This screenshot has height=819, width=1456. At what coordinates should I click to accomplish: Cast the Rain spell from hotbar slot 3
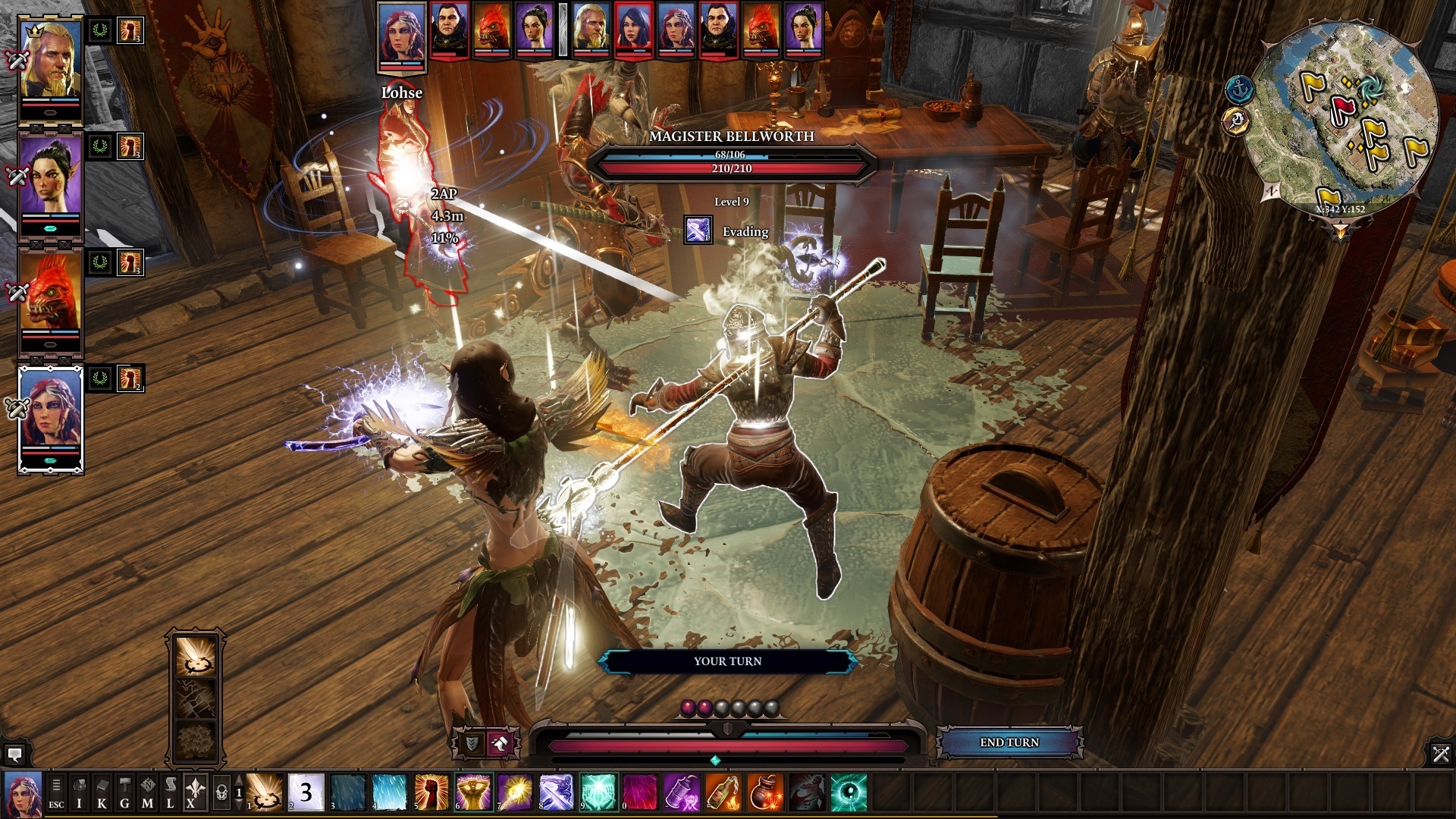[347, 795]
